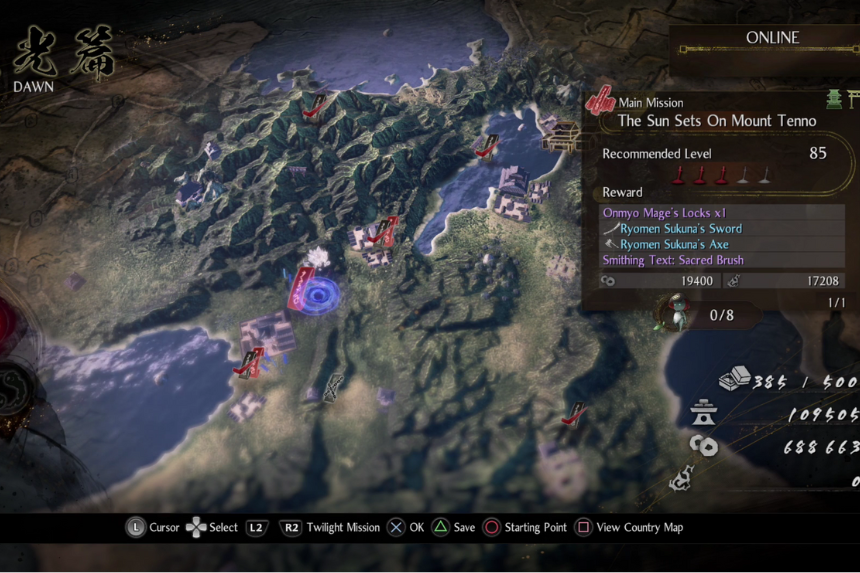Select the completed mission marker on the lake shore
Image resolution: width=860 pixels, height=573 pixels.
[487, 146]
